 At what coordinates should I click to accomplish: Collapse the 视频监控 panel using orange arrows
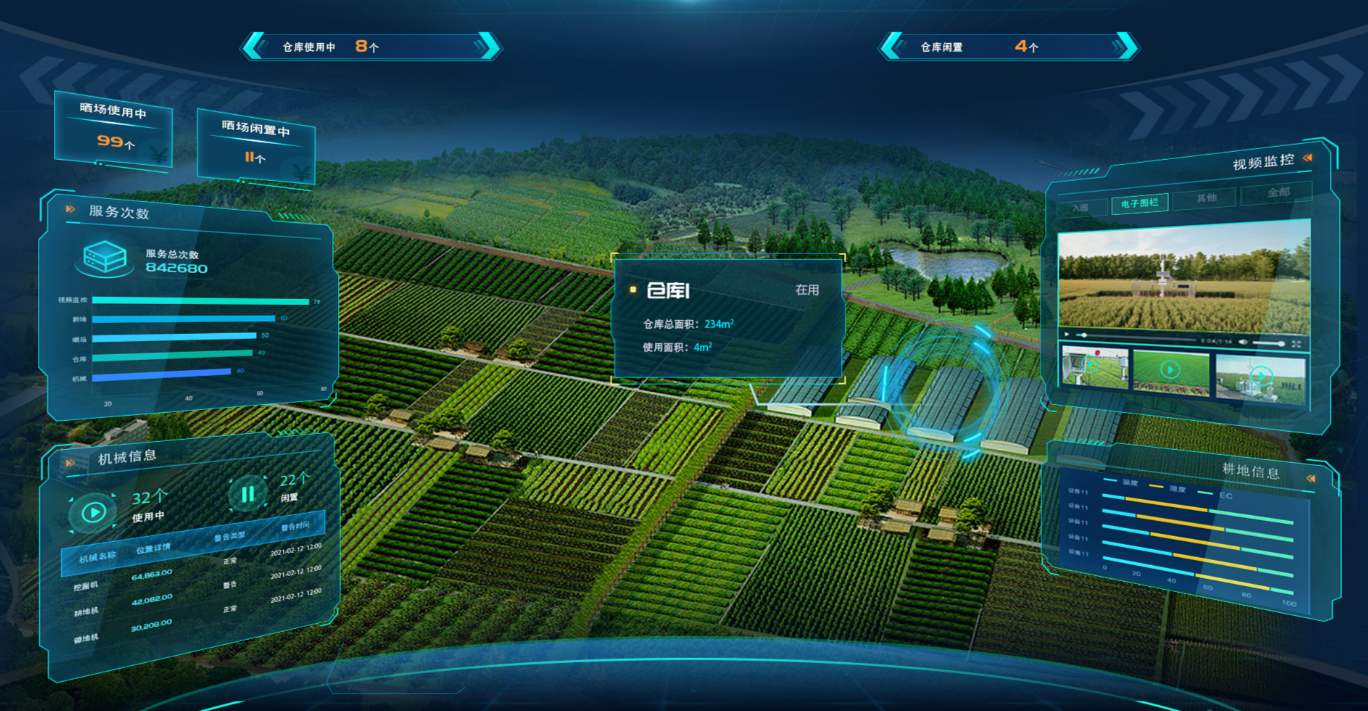tap(1307, 157)
